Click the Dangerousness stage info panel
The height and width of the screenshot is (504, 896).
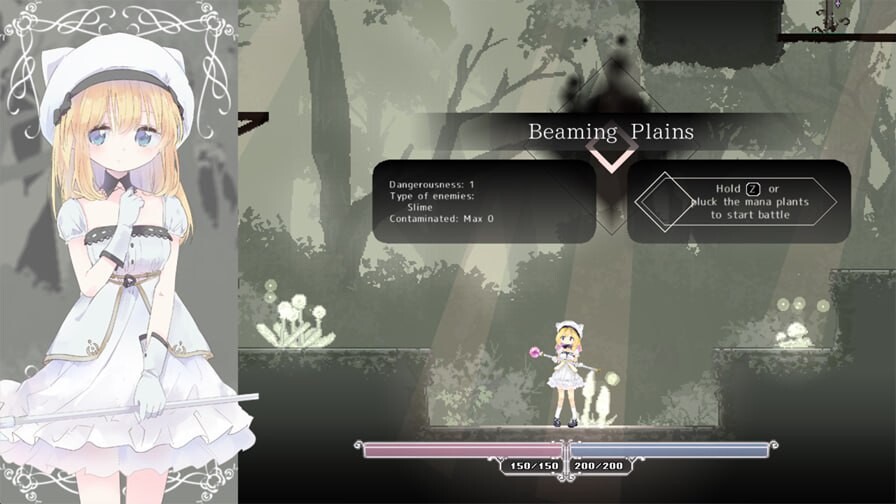click(x=483, y=201)
